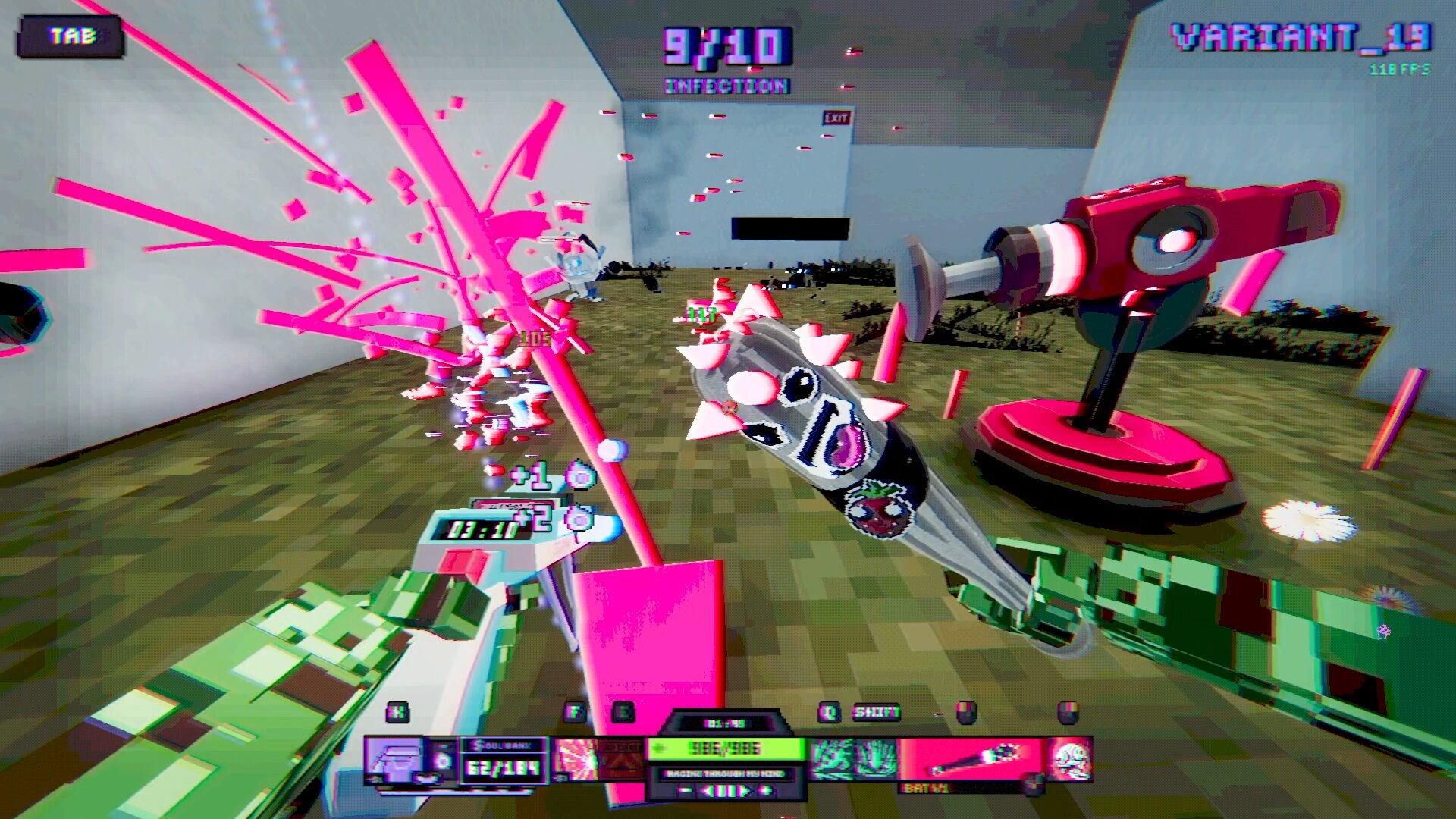Image resolution: width=1456 pixels, height=819 pixels.
Task: Toggle the SHIFT keybind indicator
Action: tap(878, 711)
